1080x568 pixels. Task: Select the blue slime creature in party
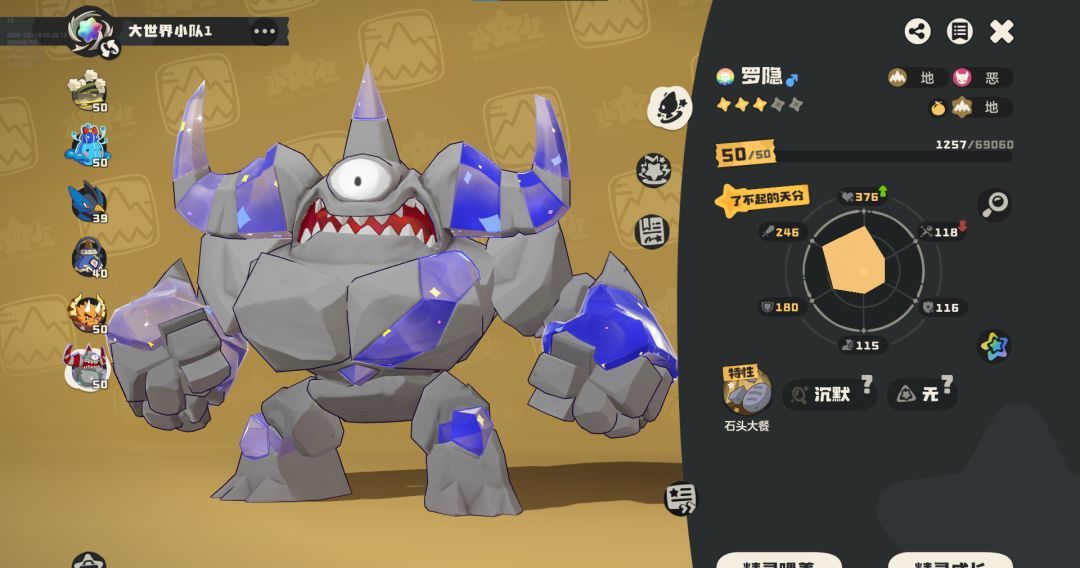88,146
